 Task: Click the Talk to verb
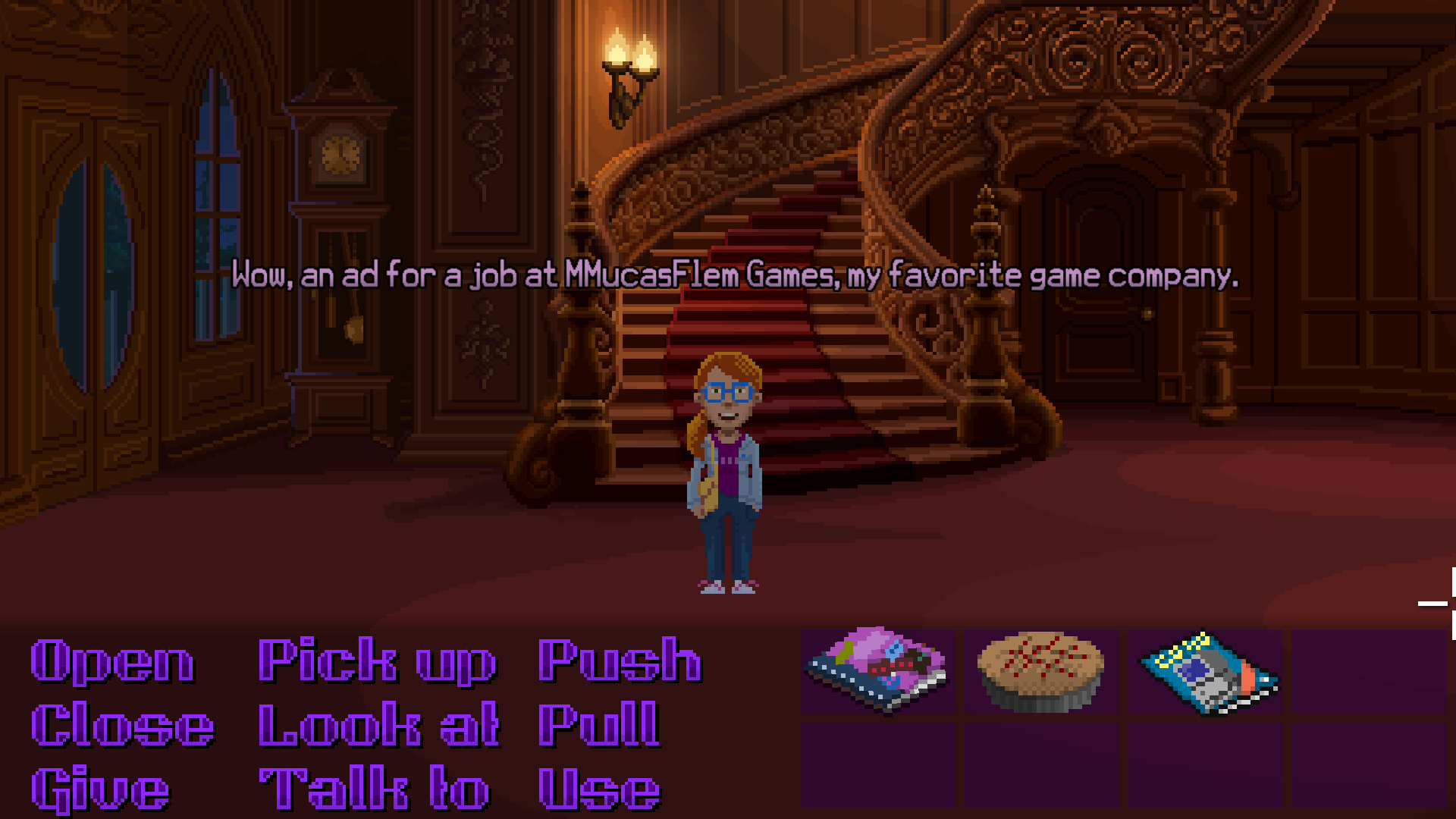372,786
